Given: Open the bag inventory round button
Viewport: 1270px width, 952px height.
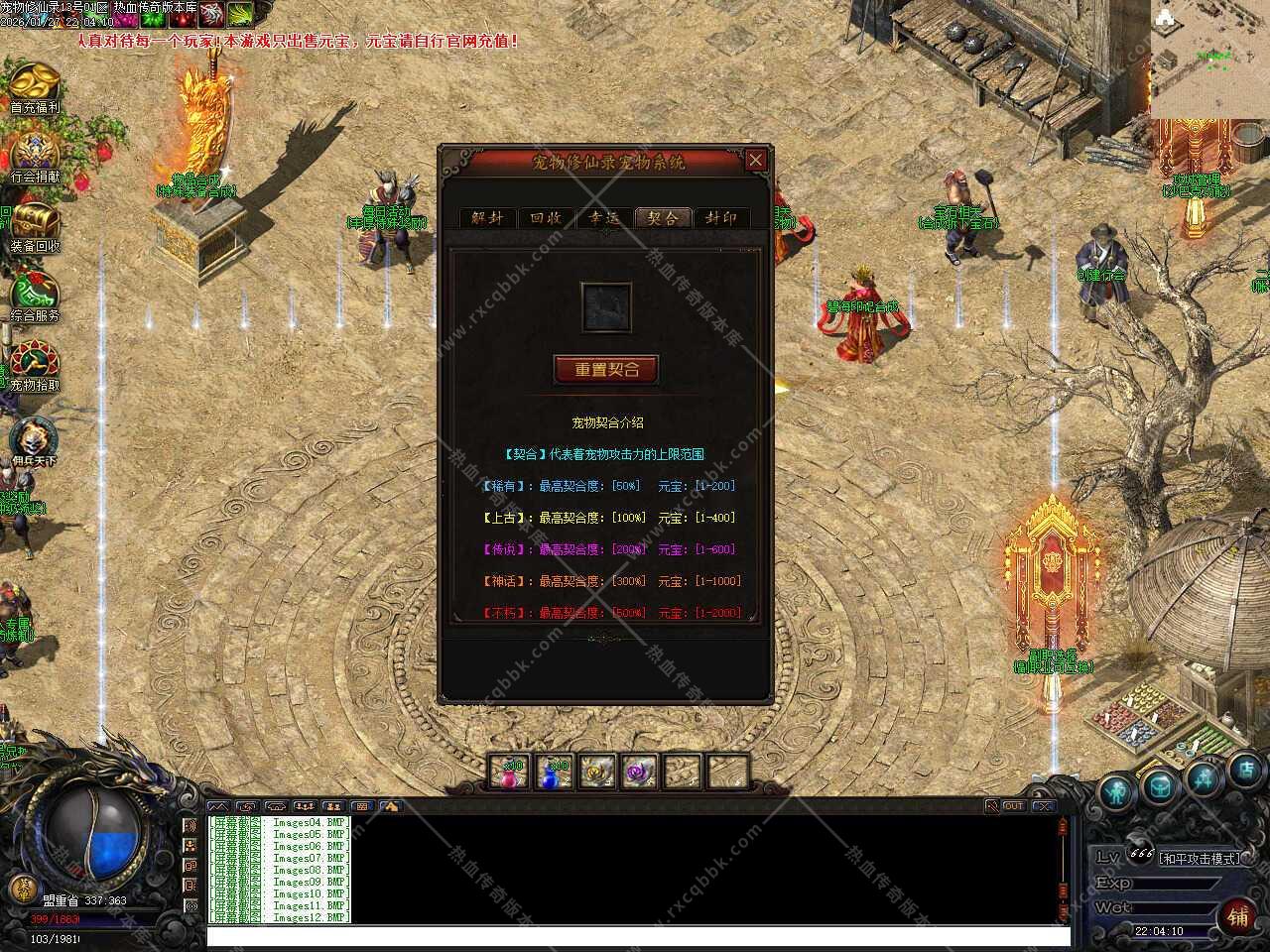Looking at the screenshot, I should (x=1159, y=787).
